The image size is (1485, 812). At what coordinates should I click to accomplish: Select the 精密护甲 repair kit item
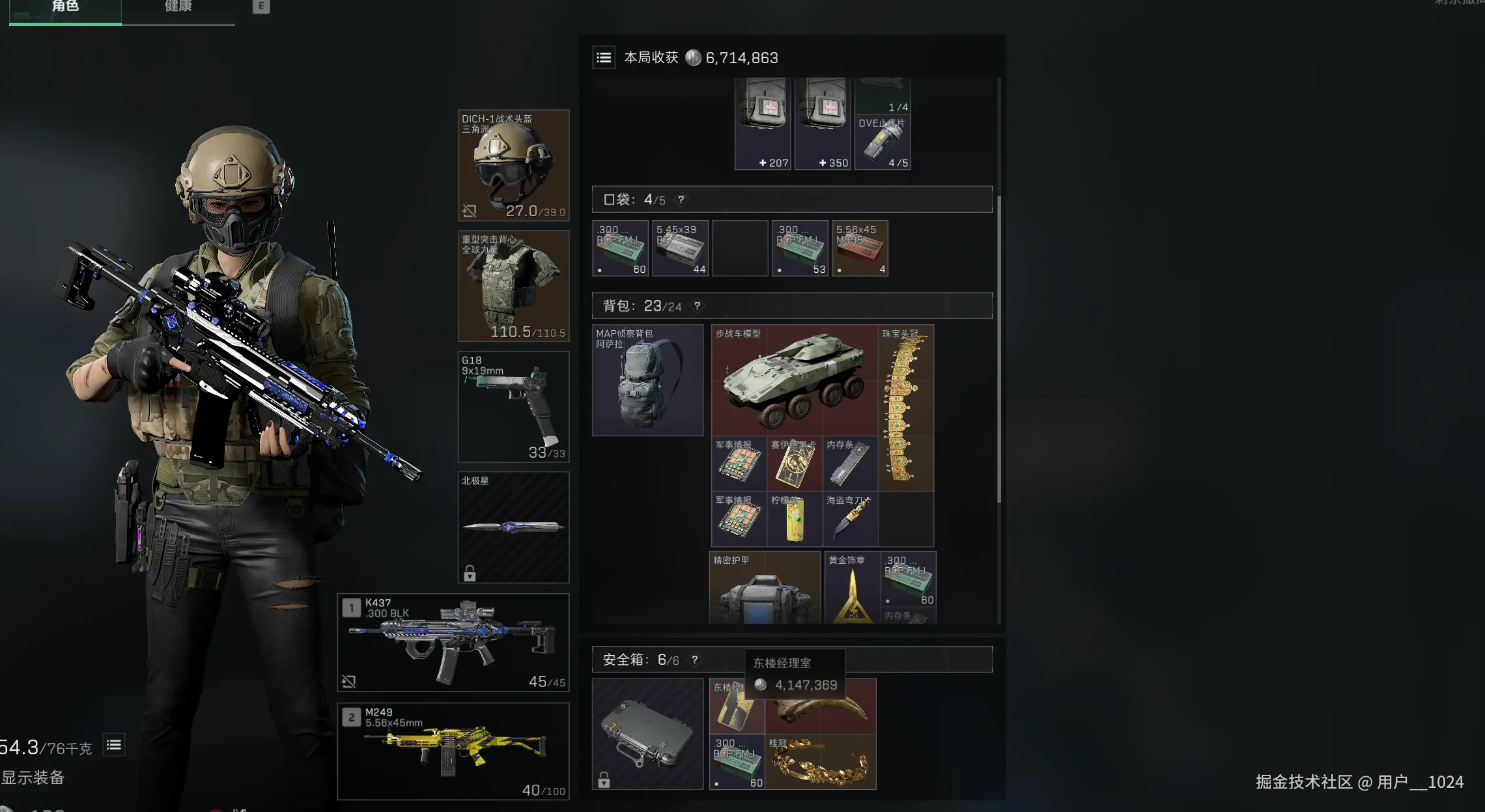pyautogui.click(x=765, y=588)
